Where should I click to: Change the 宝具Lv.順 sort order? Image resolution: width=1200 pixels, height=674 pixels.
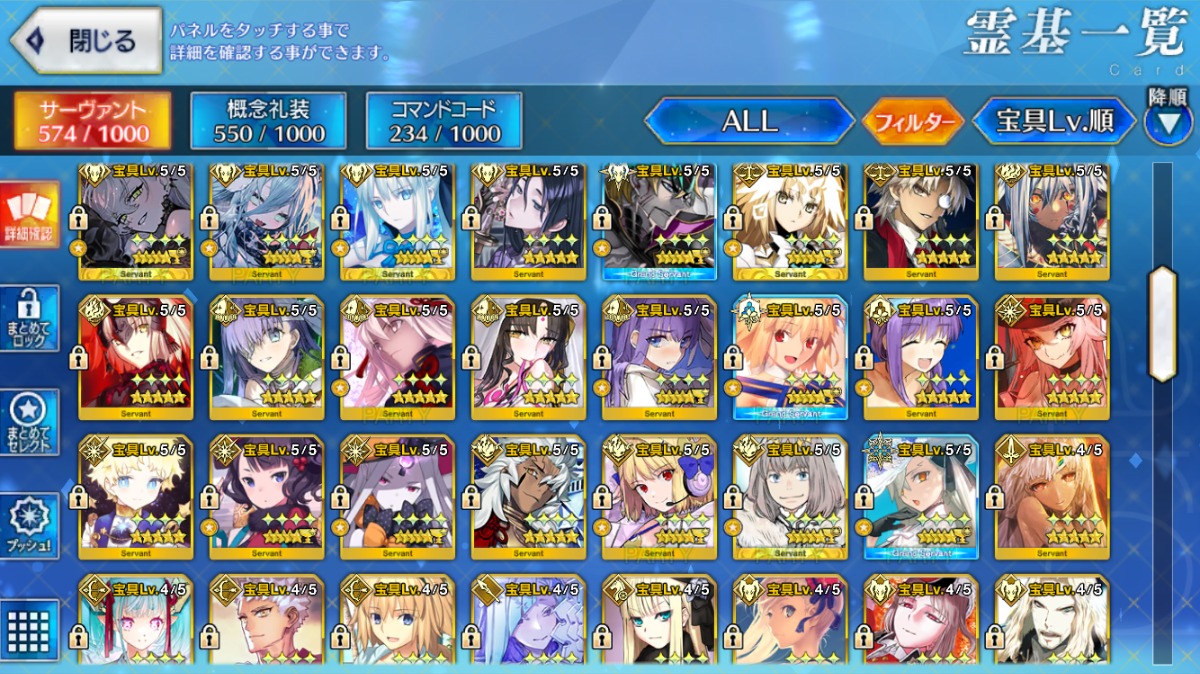click(1054, 122)
